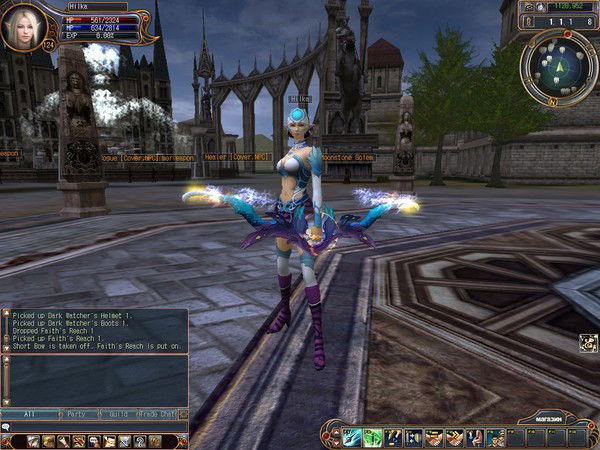Activate the blue arrow skill in first hotbar slot
600x450 pixels.
click(x=352, y=437)
